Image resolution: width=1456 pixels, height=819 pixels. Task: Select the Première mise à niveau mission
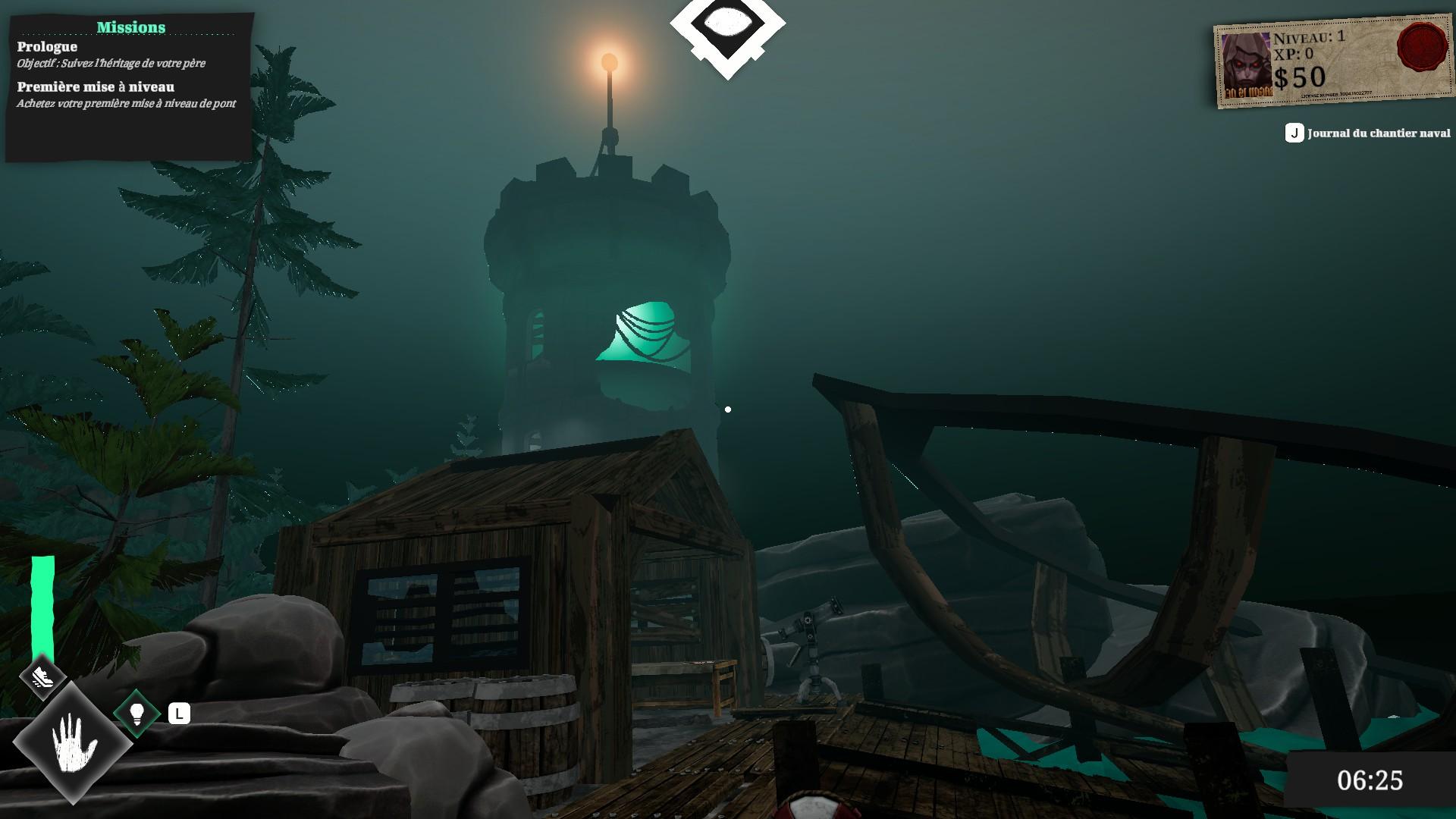[x=96, y=87]
